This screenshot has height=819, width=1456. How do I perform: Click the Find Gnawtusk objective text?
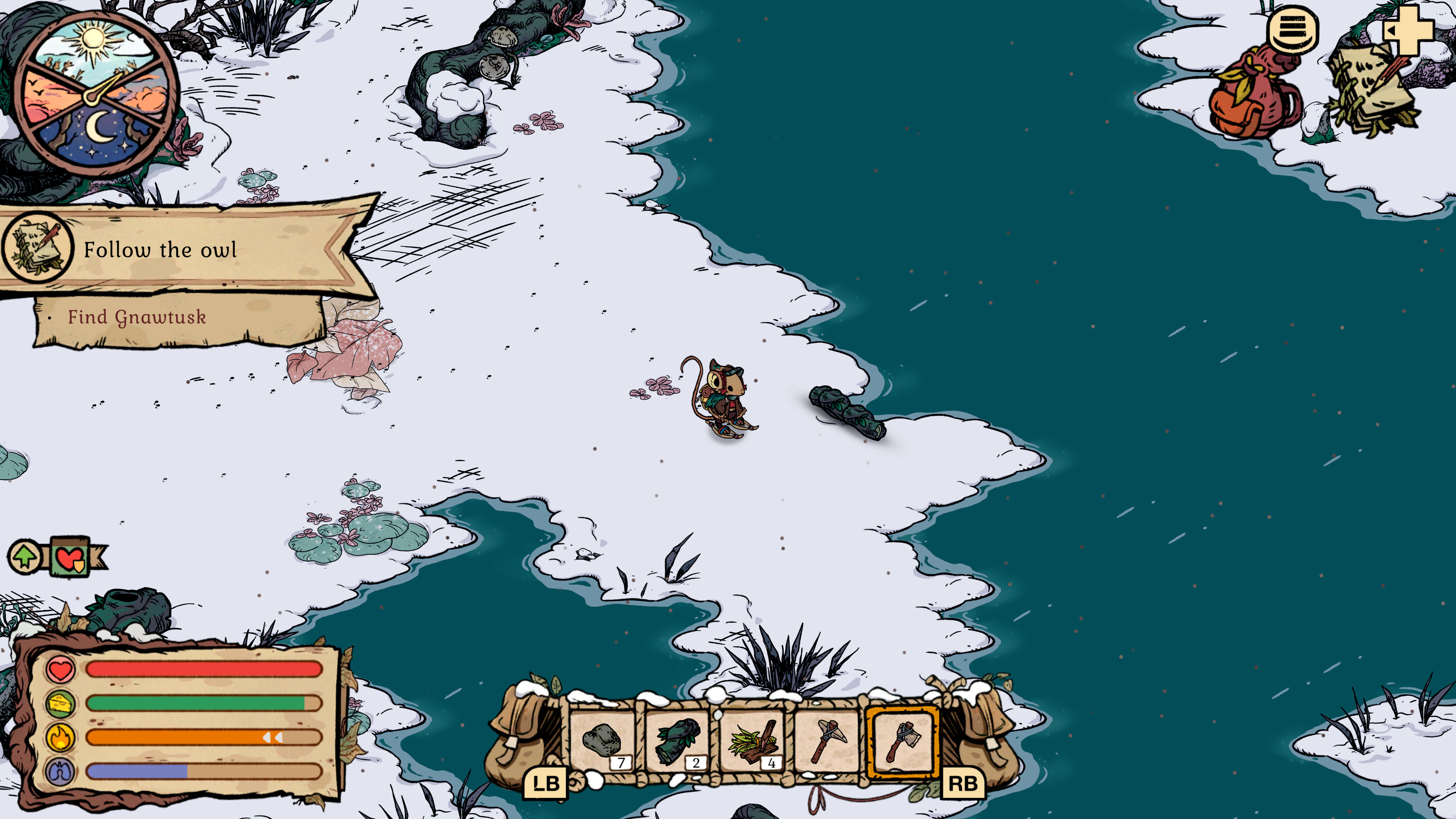[137, 318]
